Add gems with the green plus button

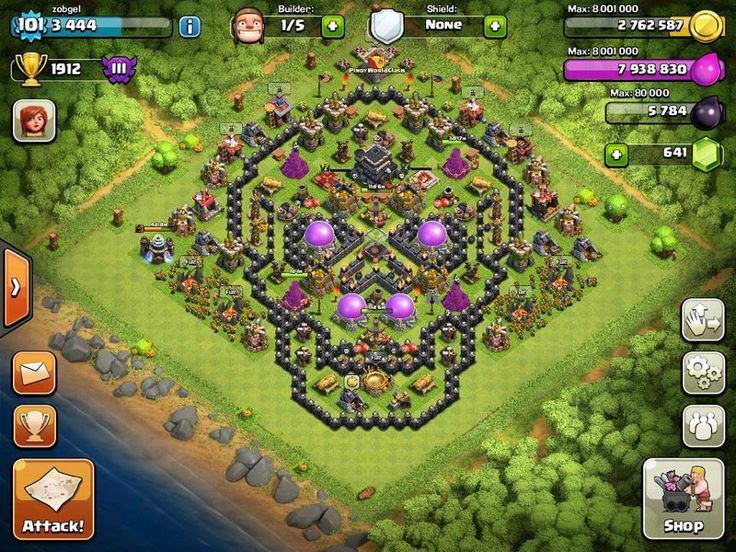coord(617,154)
